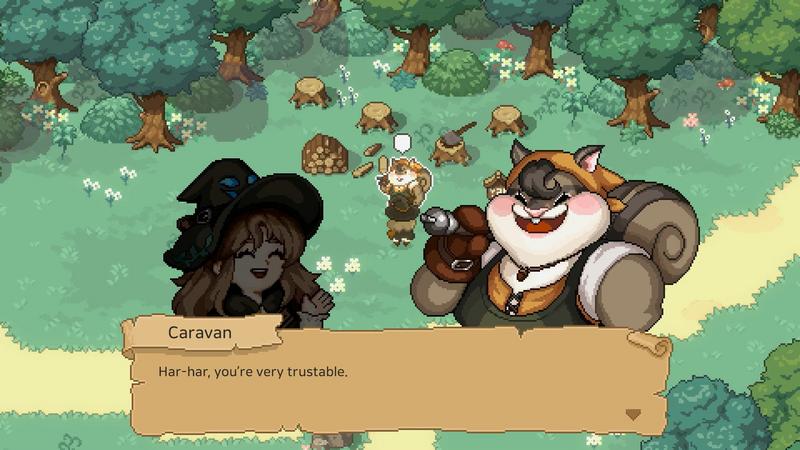
Task: Advance dialogue with the heart continue arrow
Action: click(632, 413)
